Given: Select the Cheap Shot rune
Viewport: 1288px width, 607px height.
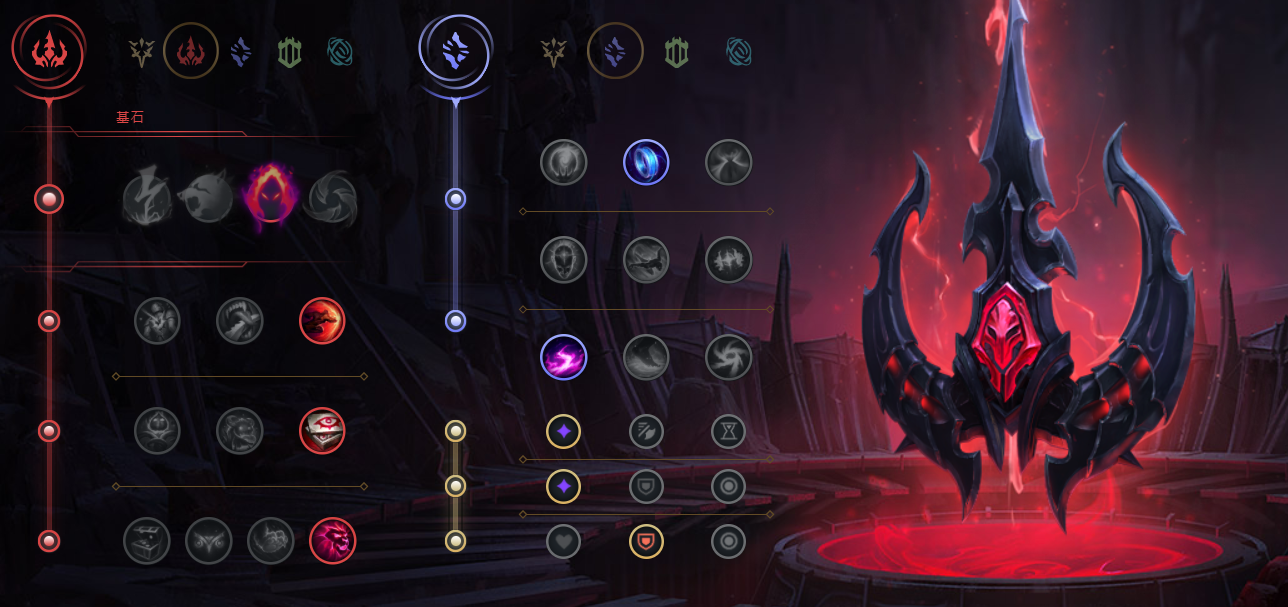Looking at the screenshot, I should click(158, 321).
